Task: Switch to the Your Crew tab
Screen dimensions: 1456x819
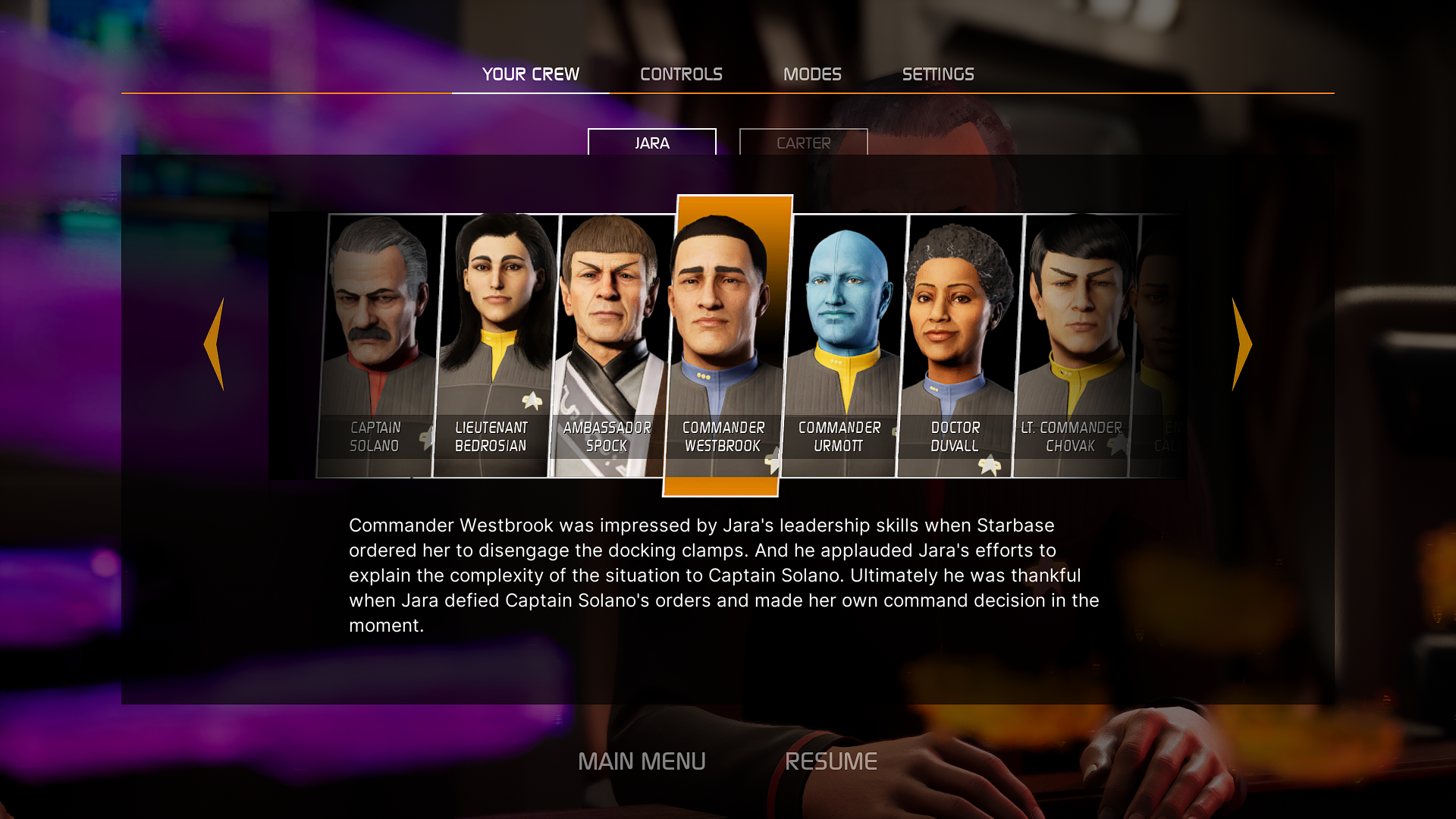Action: [530, 74]
